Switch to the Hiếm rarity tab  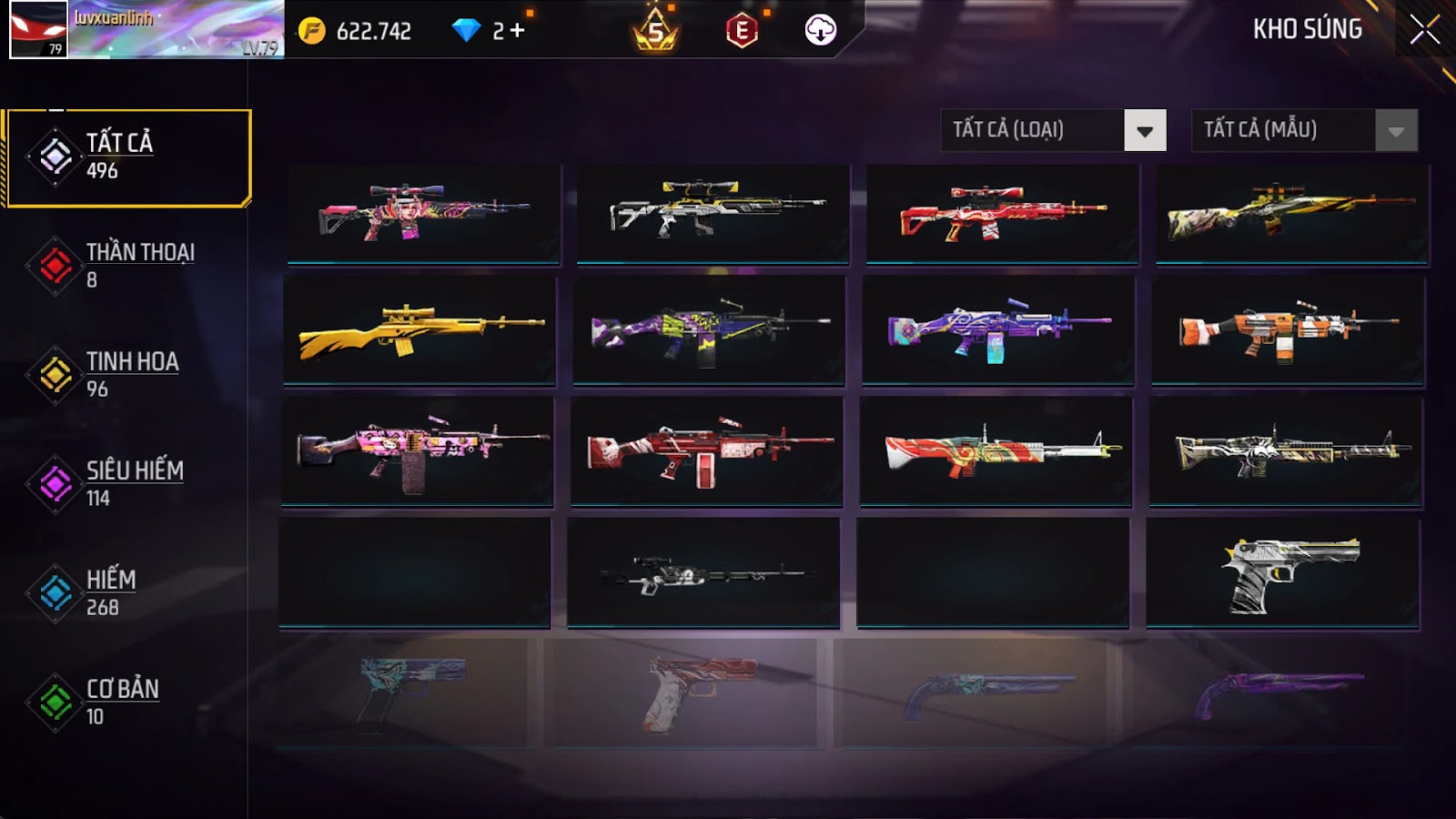(x=127, y=593)
